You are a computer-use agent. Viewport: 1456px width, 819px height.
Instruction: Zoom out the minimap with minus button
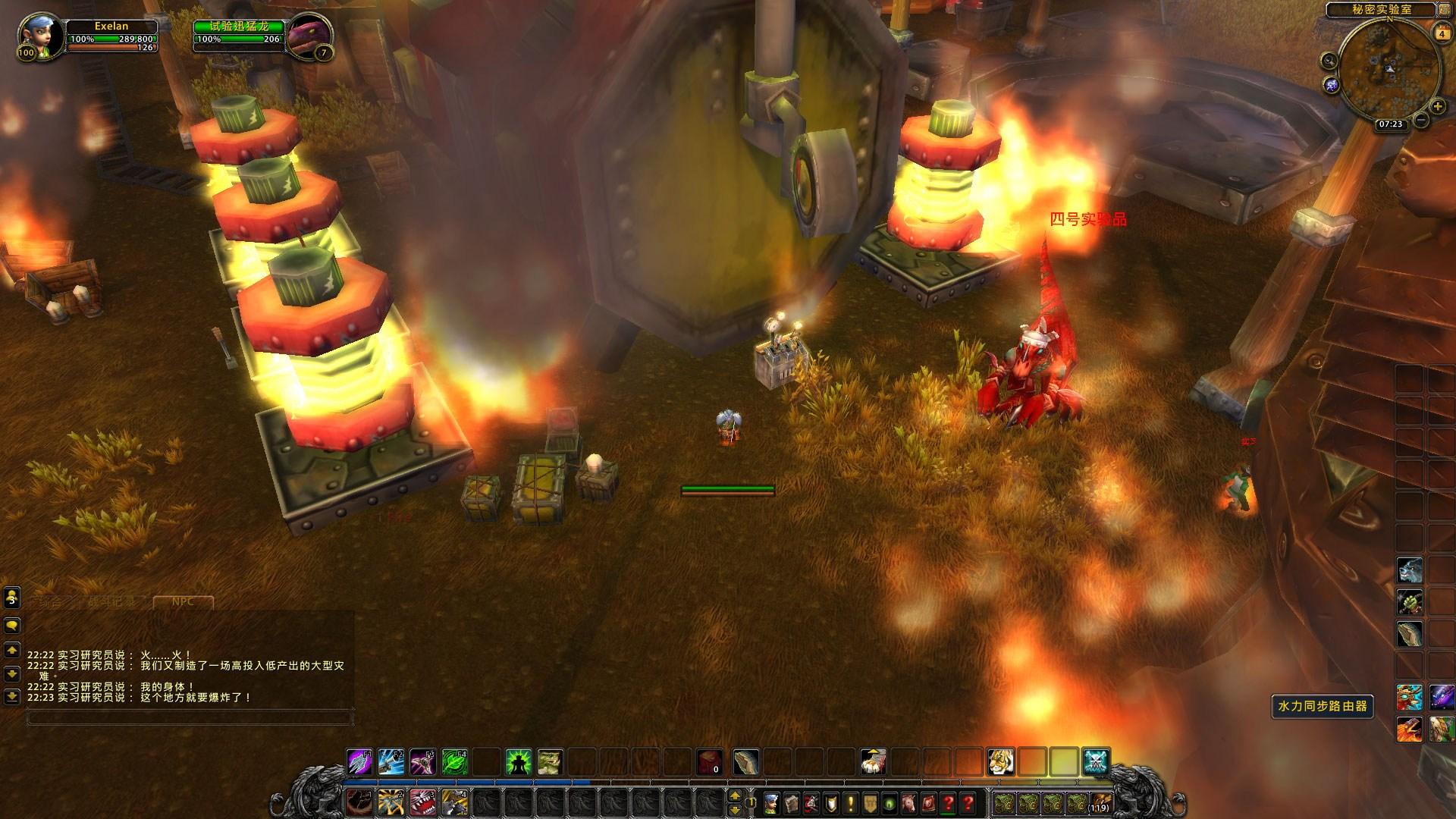[x=1421, y=120]
